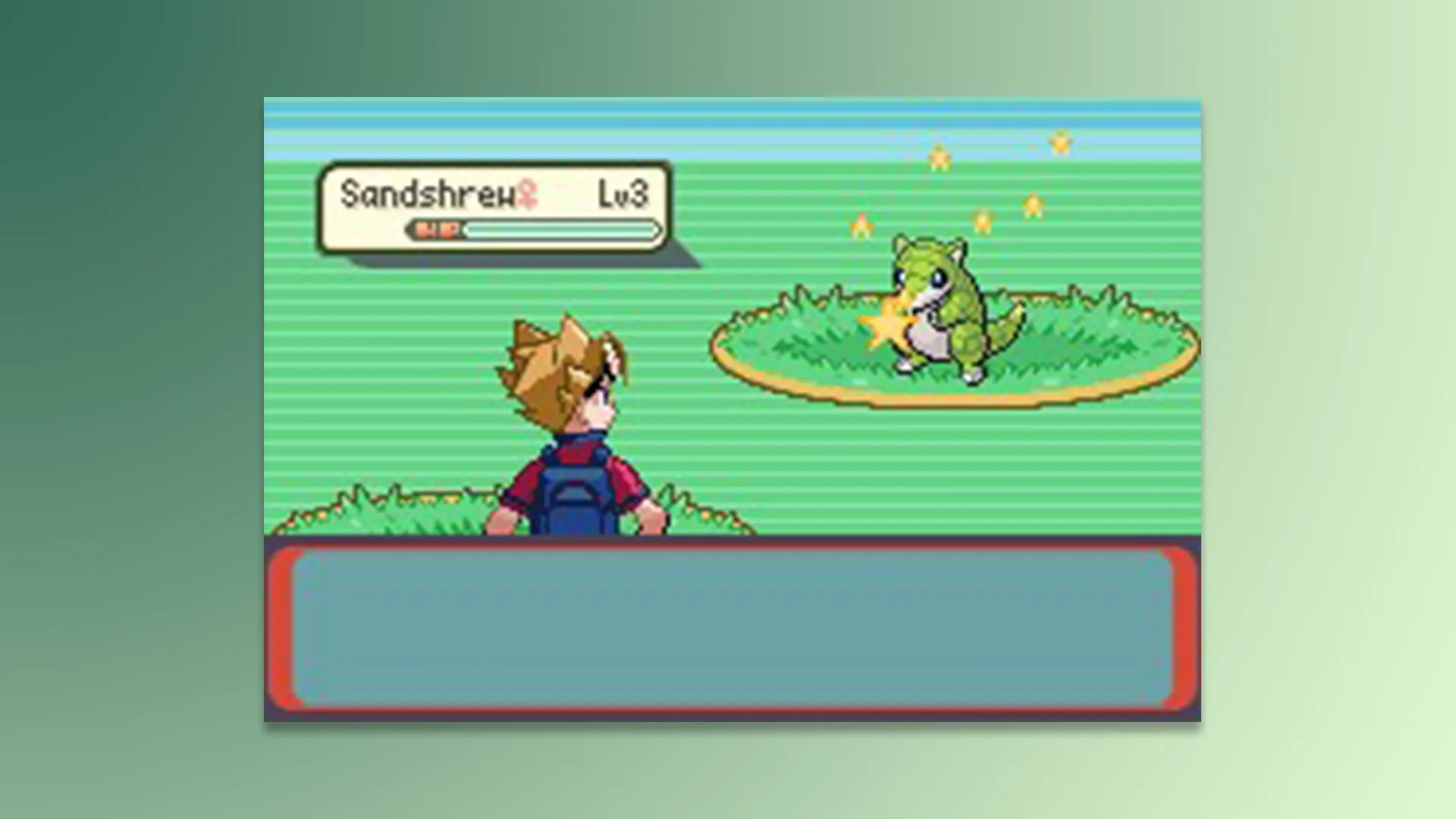Select the star near Sandshrew's claws

pyautogui.click(x=887, y=326)
